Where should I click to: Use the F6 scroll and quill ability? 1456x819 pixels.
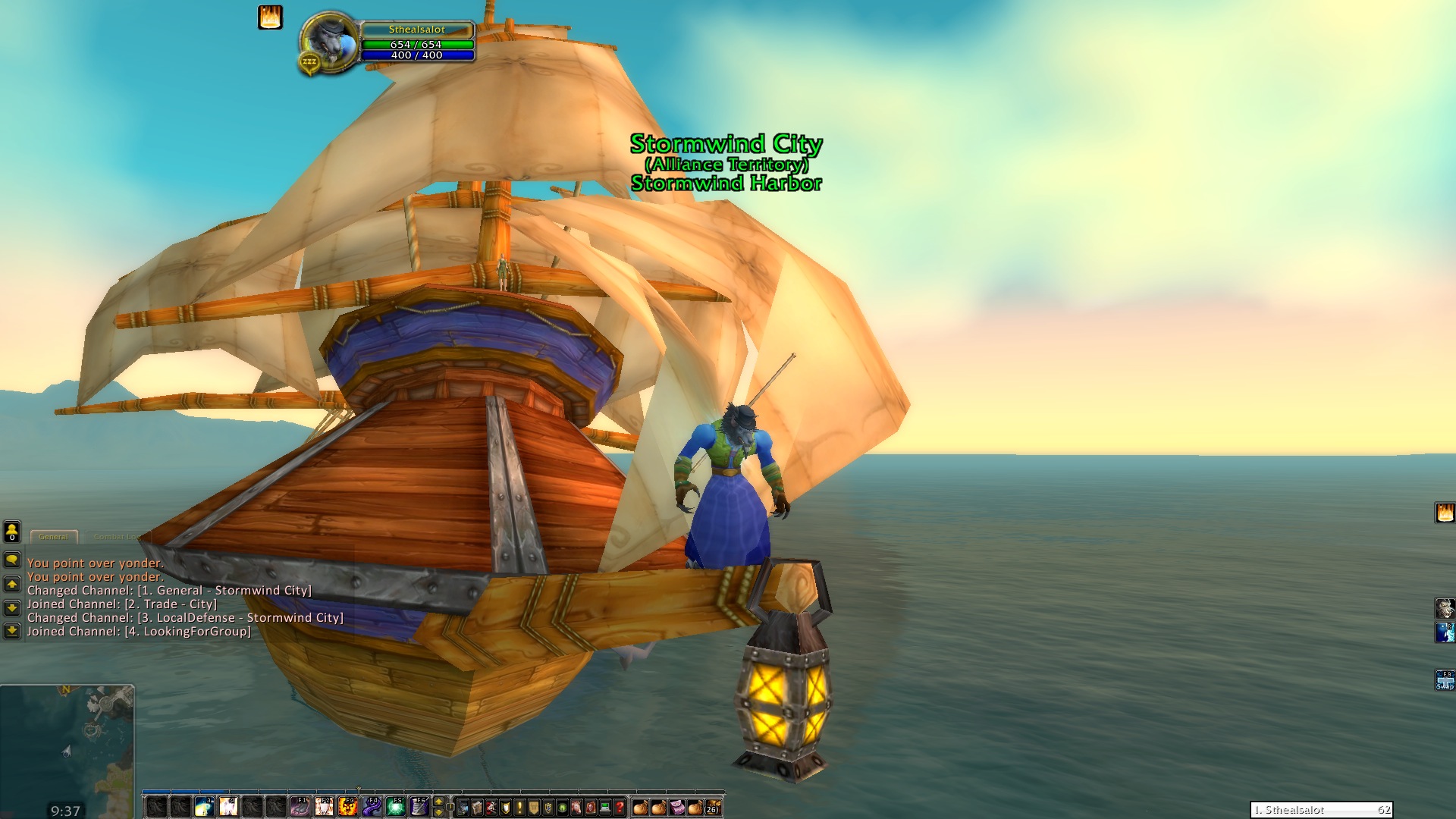419,807
